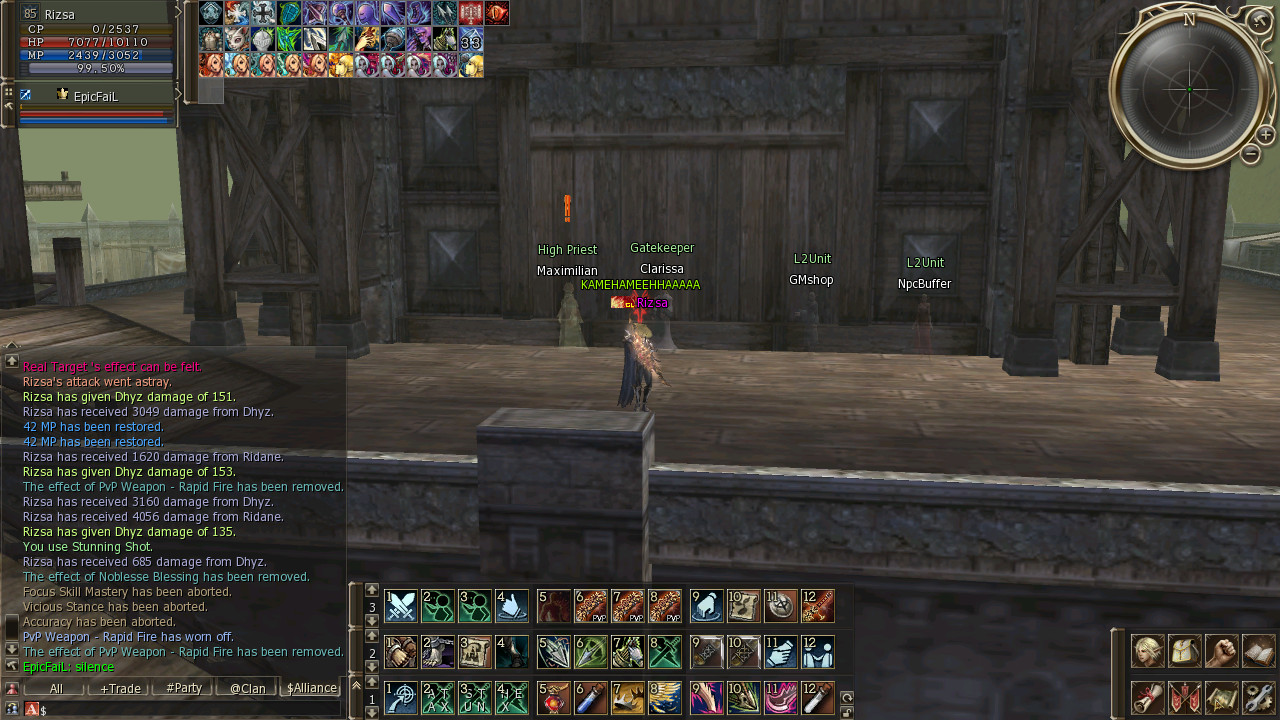Open the world map scroll icon
The image size is (1280, 720).
1222,697
